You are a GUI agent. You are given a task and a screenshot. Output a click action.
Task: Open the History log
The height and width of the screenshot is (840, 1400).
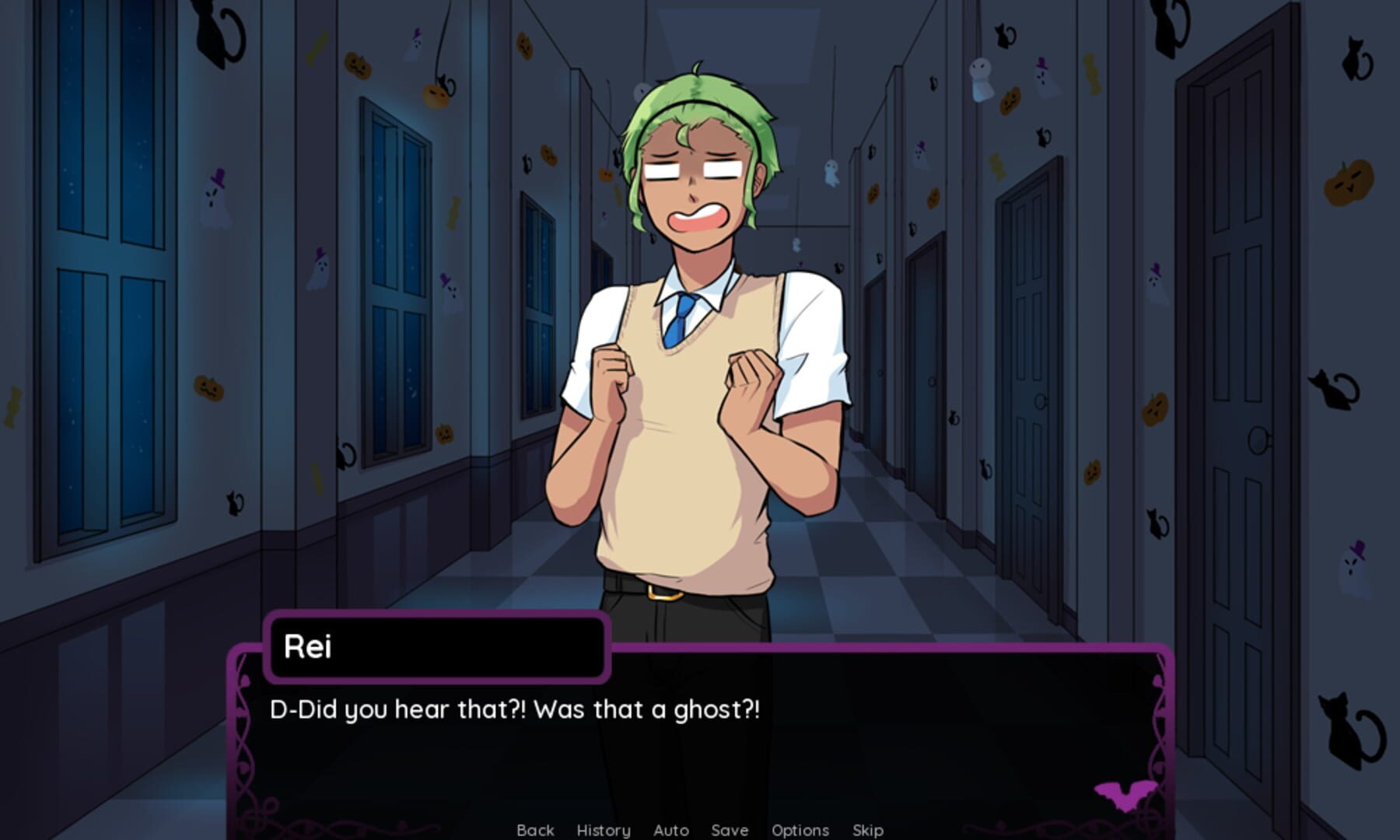(603, 830)
